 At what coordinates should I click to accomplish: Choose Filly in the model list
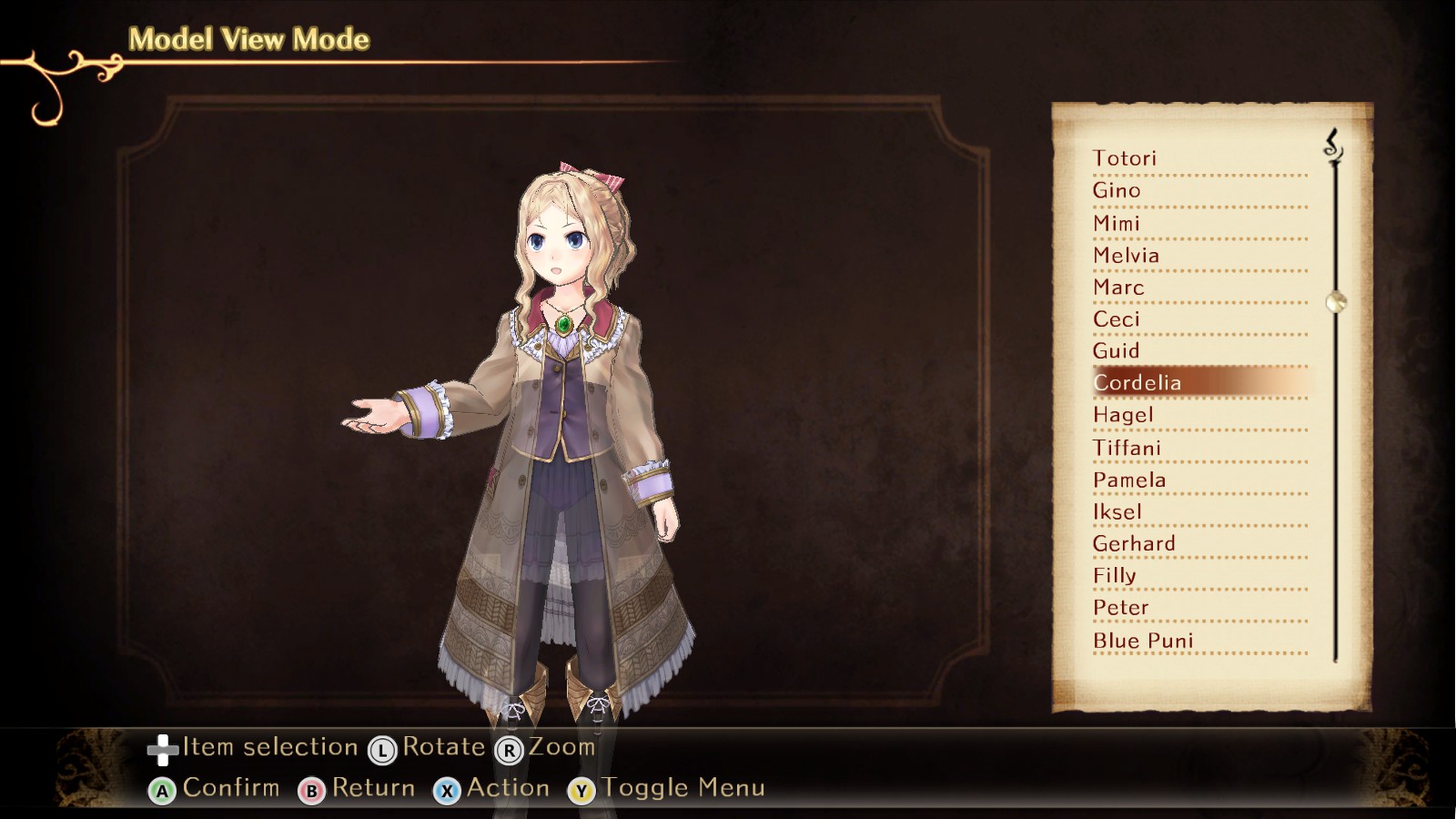point(1115,575)
